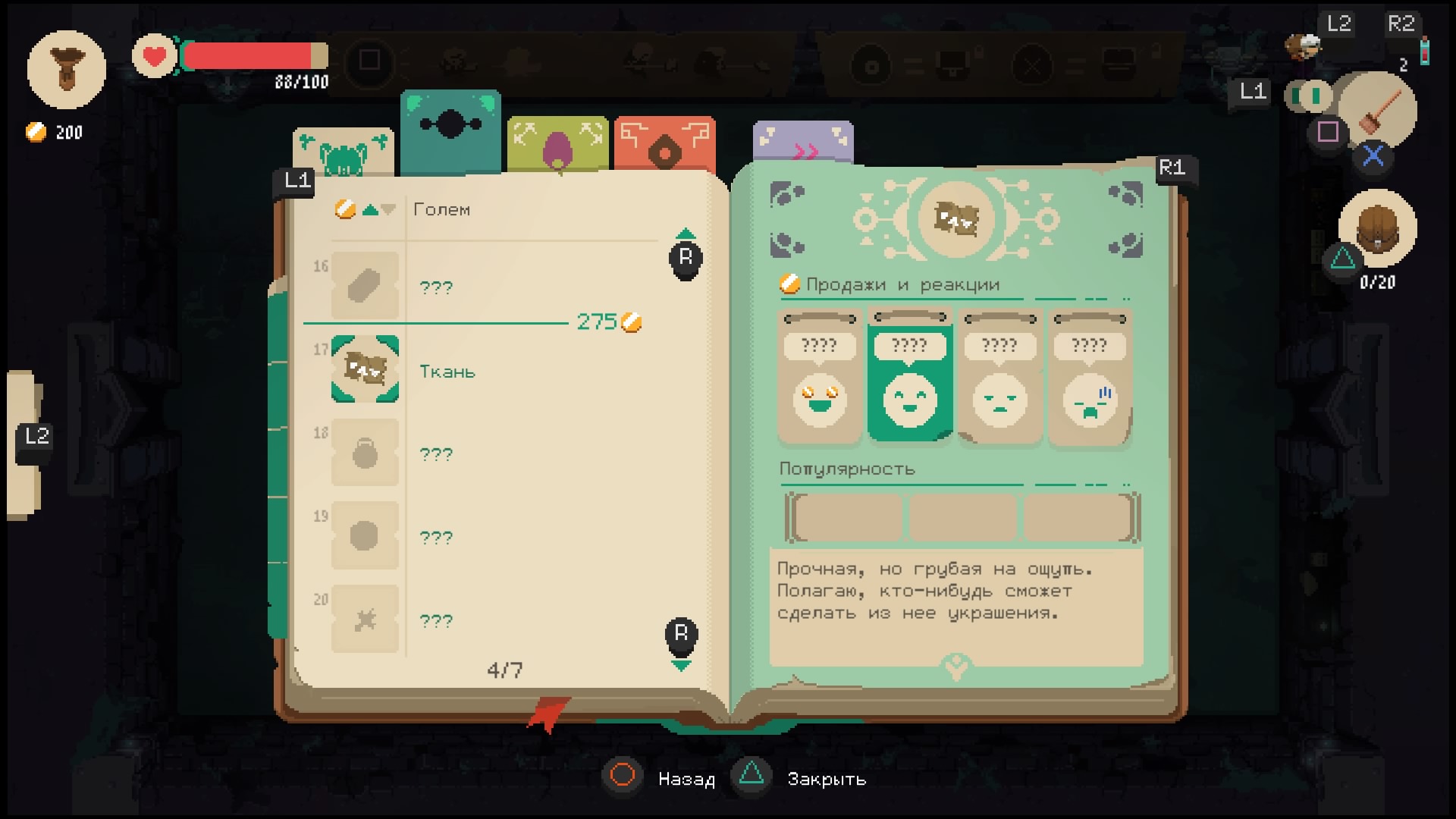The width and height of the screenshot is (1456, 819).
Task: Open the backpack bag icon
Action: (x=1377, y=227)
